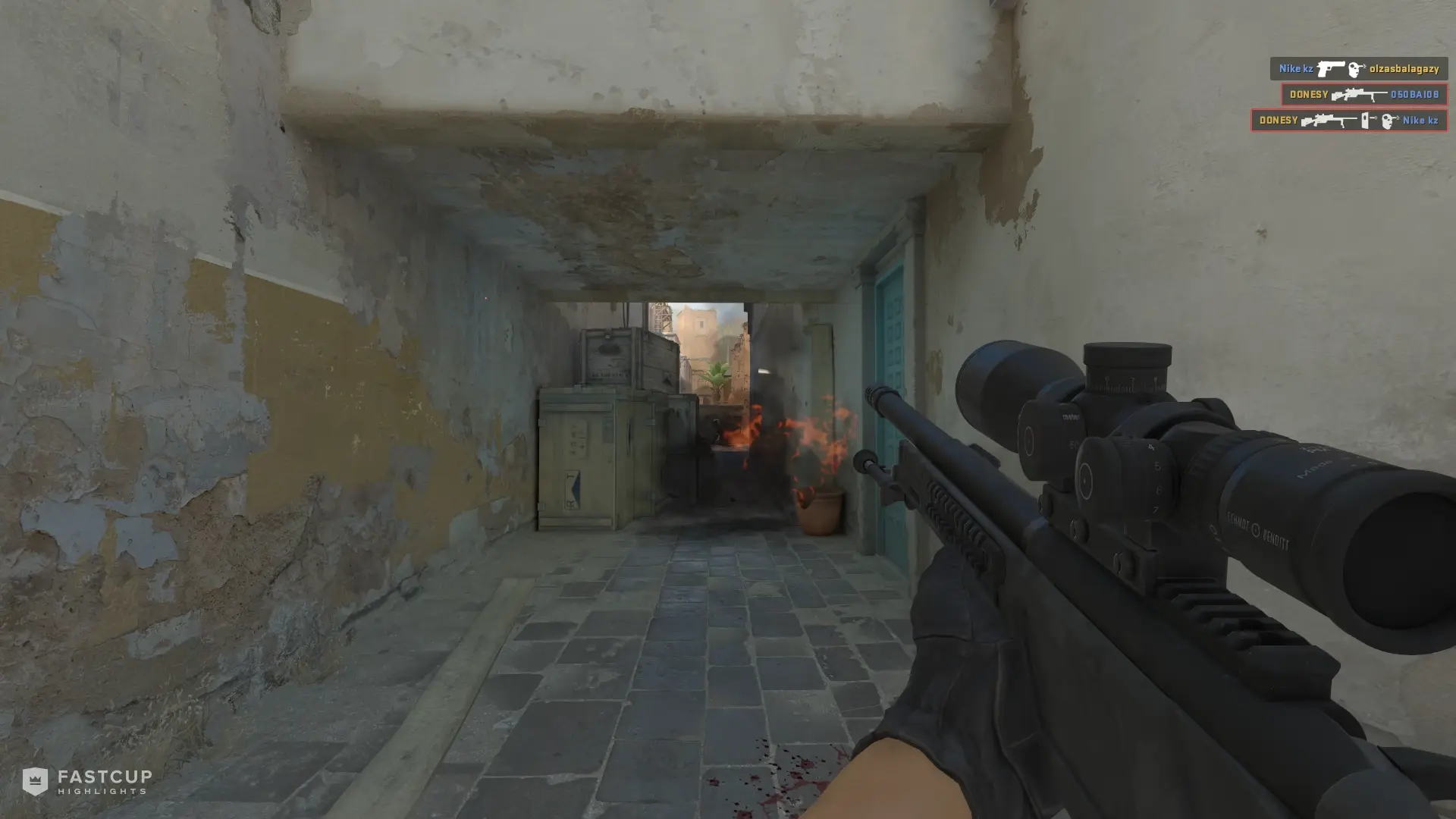Select the olzasbalagazy player name
Viewport: 1456px width, 819px height.
click(1404, 68)
